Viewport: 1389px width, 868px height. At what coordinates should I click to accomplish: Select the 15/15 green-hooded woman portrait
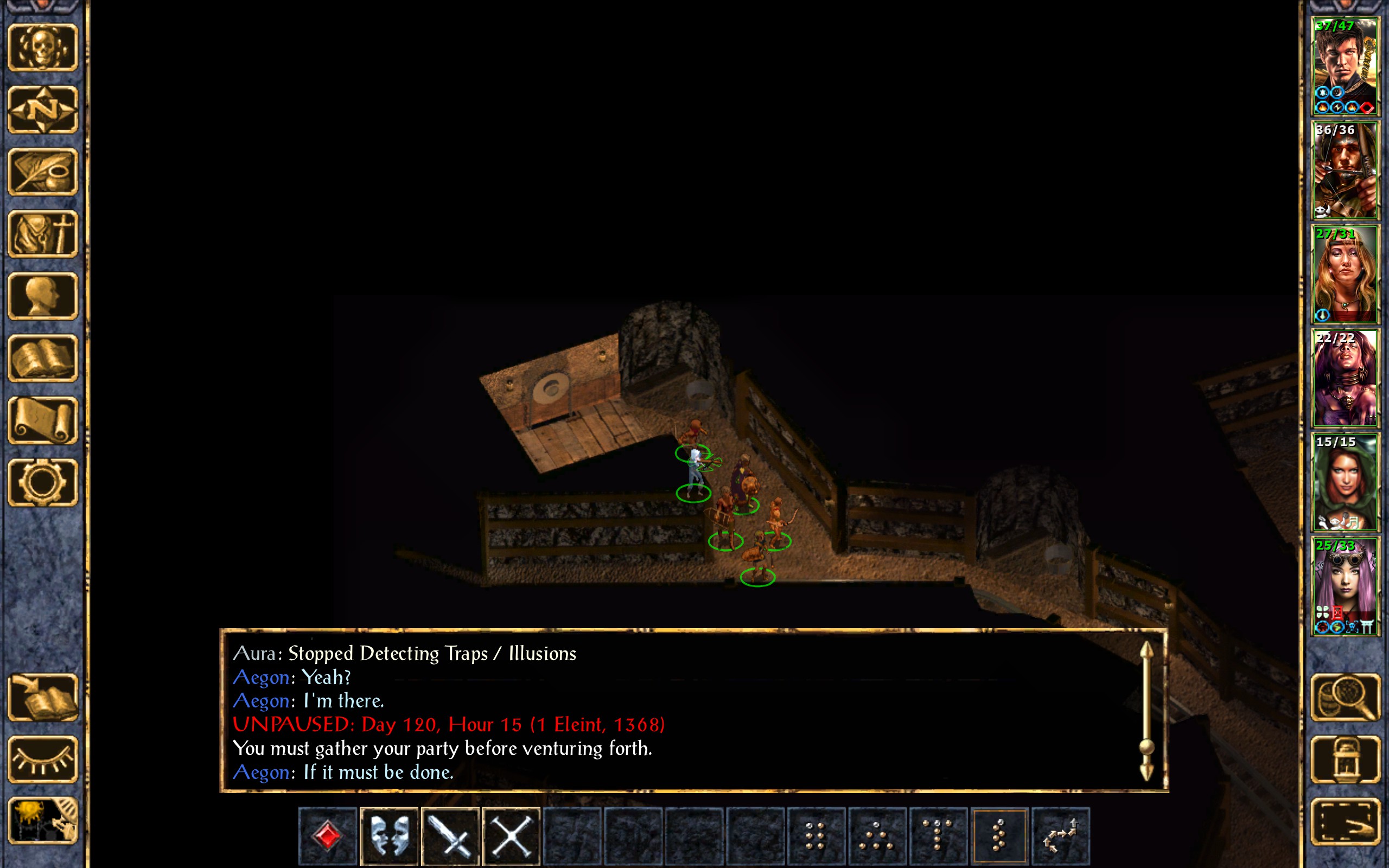1345,482
